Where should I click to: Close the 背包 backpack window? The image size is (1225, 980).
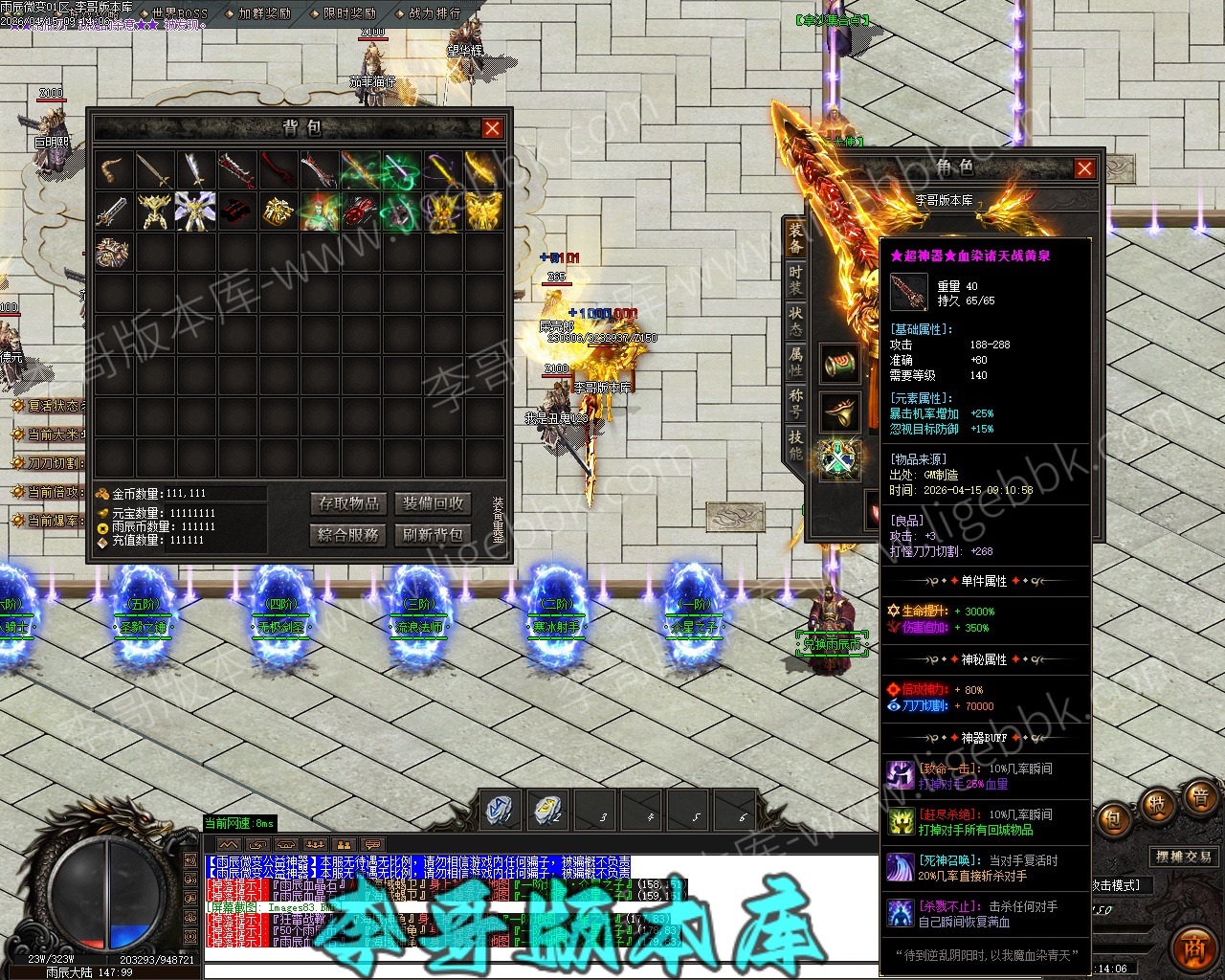coord(492,128)
